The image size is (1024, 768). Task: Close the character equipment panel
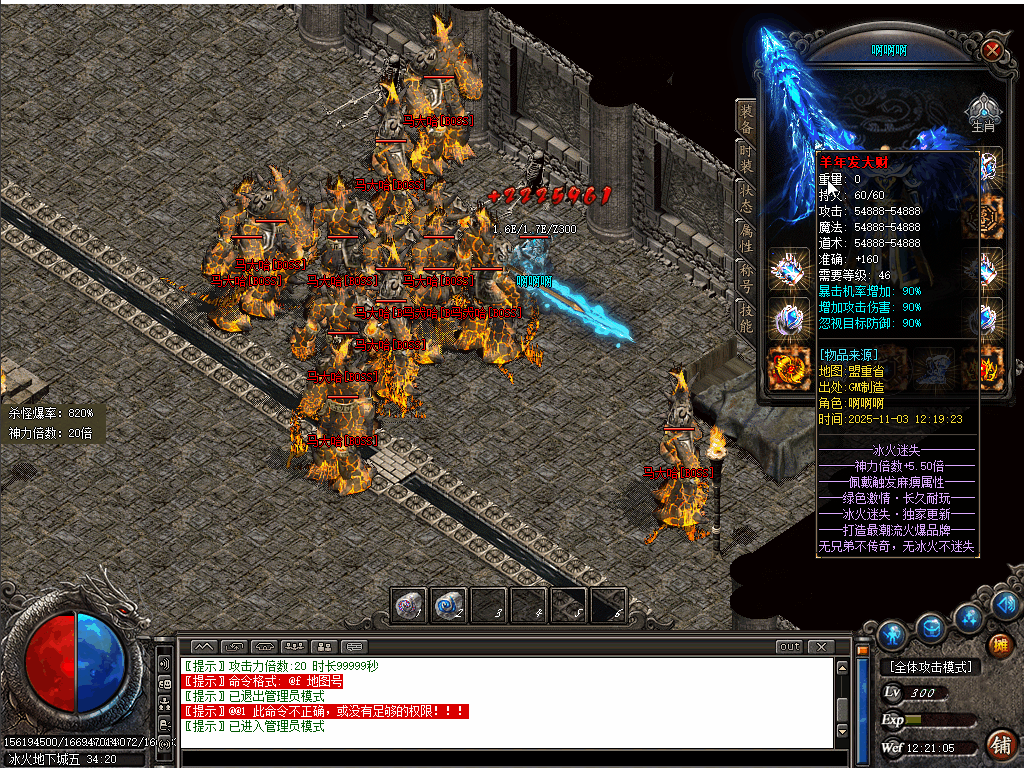point(991,50)
